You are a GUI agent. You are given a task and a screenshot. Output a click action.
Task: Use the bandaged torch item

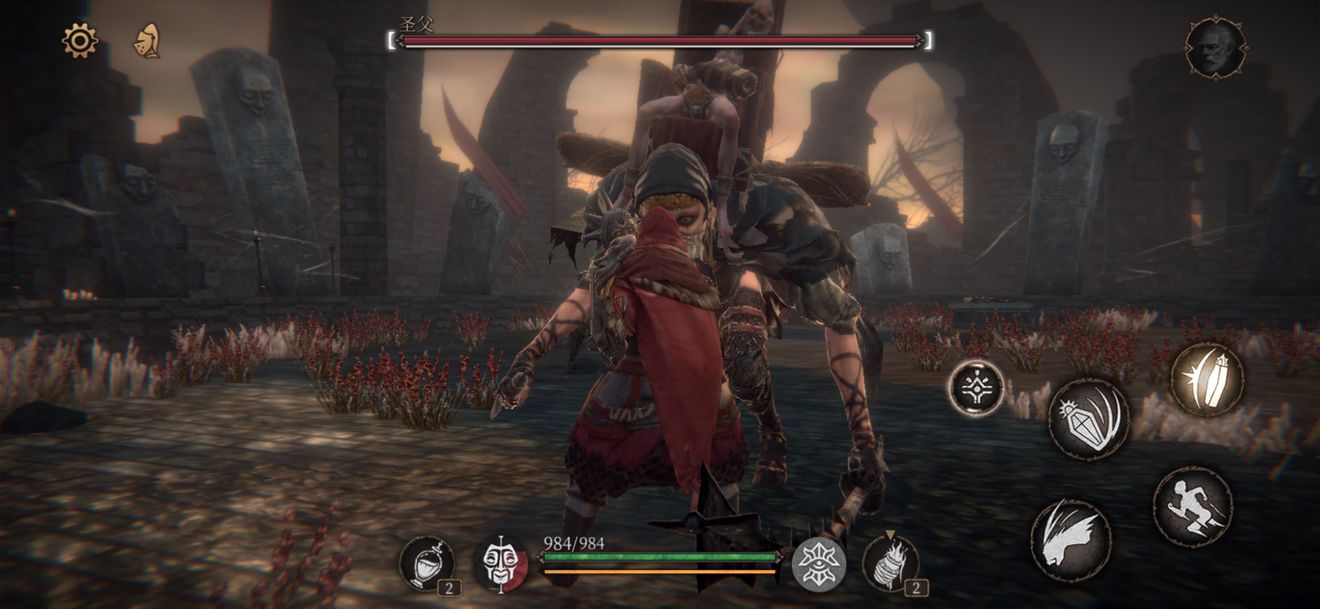[889, 563]
